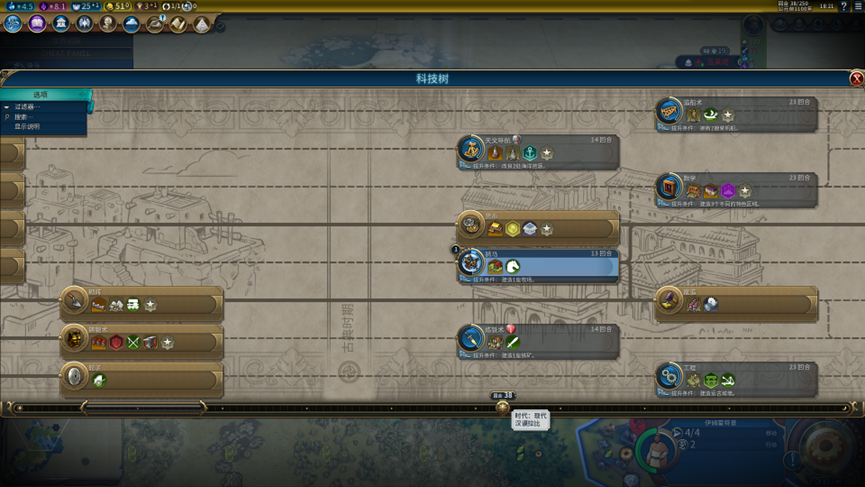865x487 pixels.
Task: Open the research button in top bar
Action: click(13, 23)
